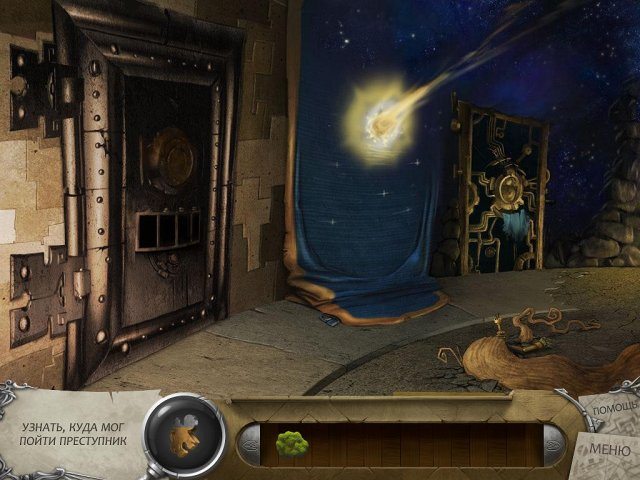
Task: Open the ПОМОЩЬ help note
Action: click(x=610, y=411)
